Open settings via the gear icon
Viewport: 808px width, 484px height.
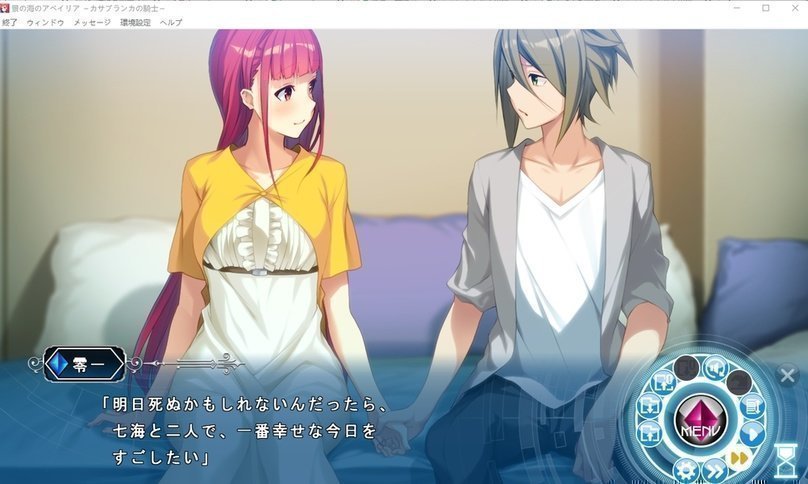click(x=685, y=471)
